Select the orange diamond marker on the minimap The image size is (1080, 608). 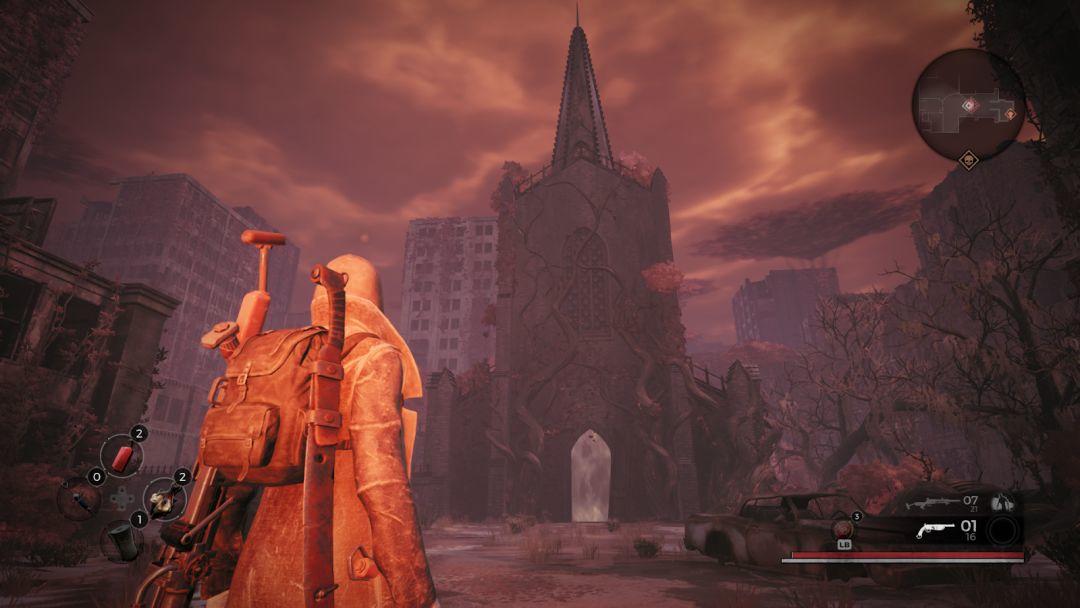(1010, 114)
